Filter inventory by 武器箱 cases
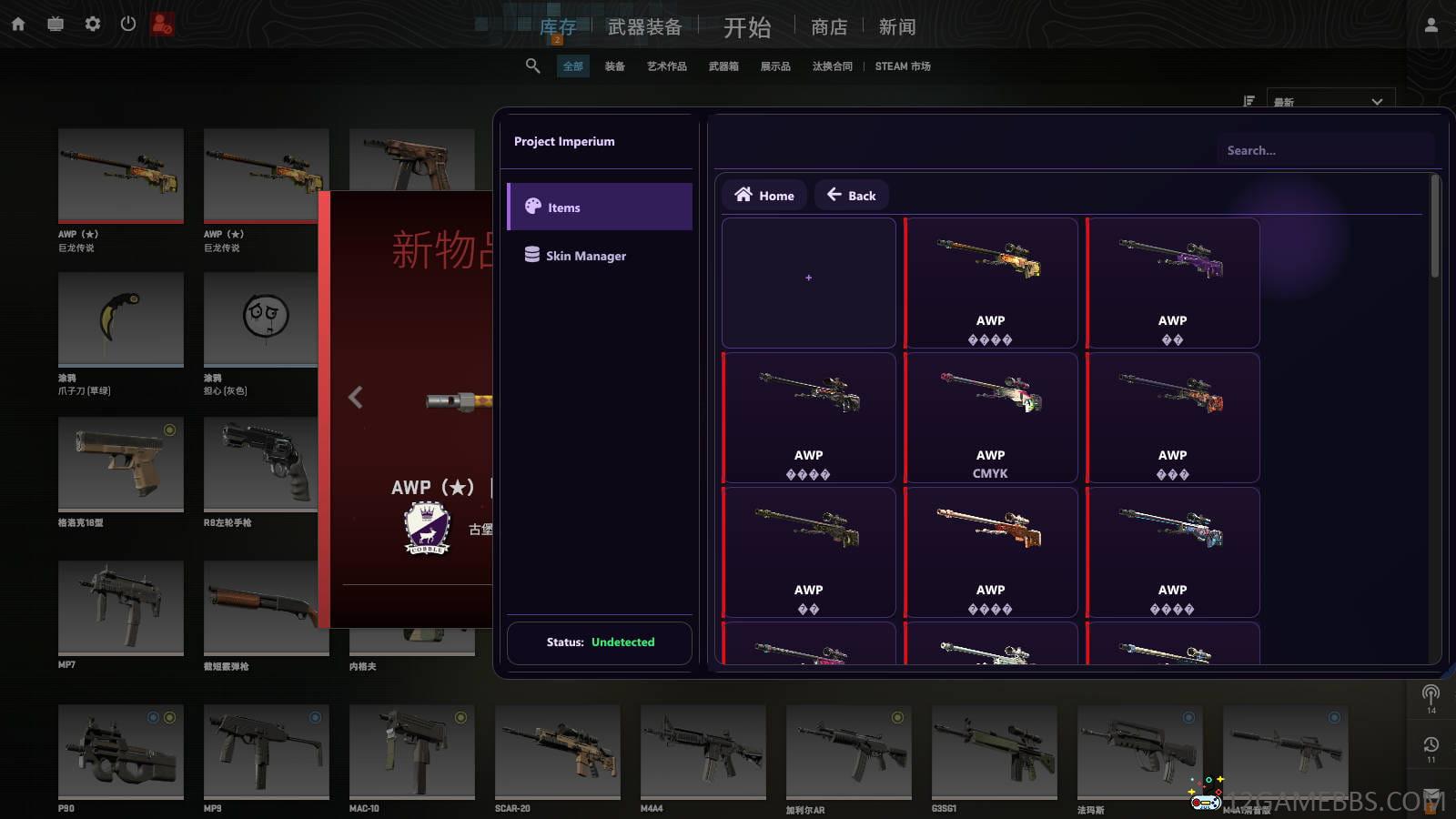Image resolution: width=1456 pixels, height=819 pixels. (723, 66)
